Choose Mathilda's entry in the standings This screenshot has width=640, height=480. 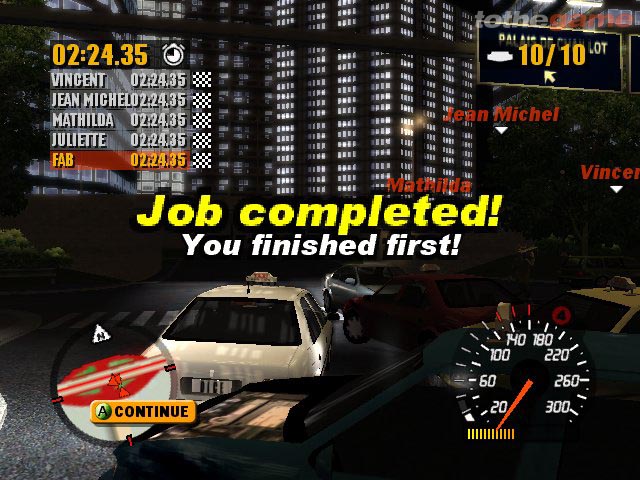[130, 120]
